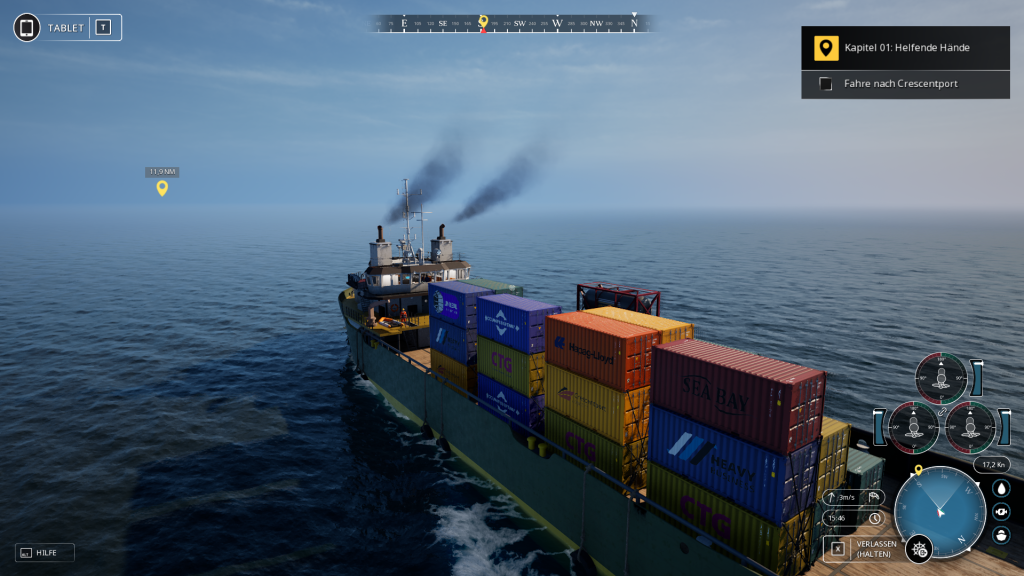The width and height of the screenshot is (1024, 576).
Task: Adjust the left thruster power slider
Action: [x=880, y=427]
